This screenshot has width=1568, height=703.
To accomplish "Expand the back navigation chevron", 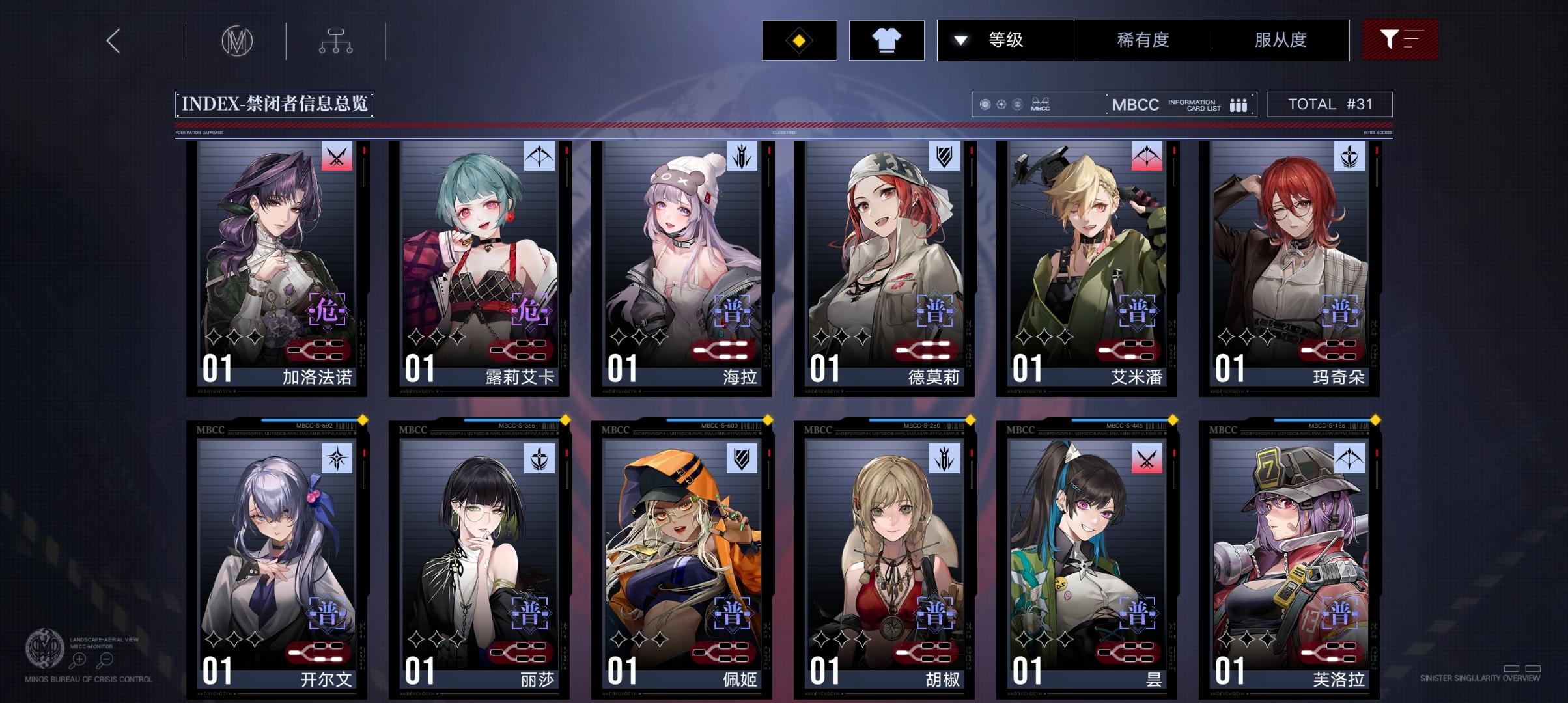I will click(x=112, y=40).
